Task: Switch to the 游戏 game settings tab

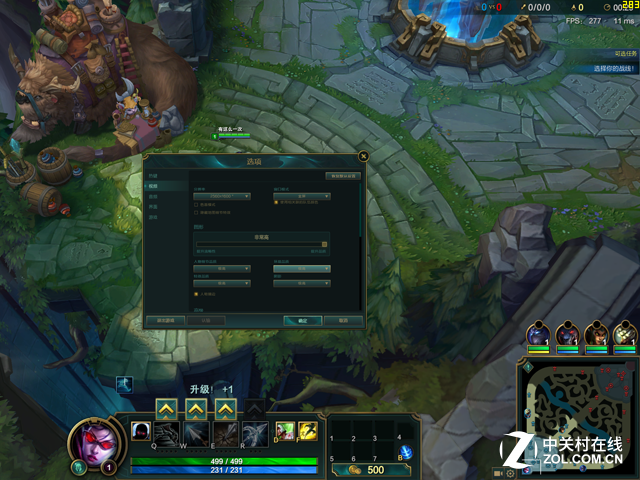Action: tap(154, 216)
